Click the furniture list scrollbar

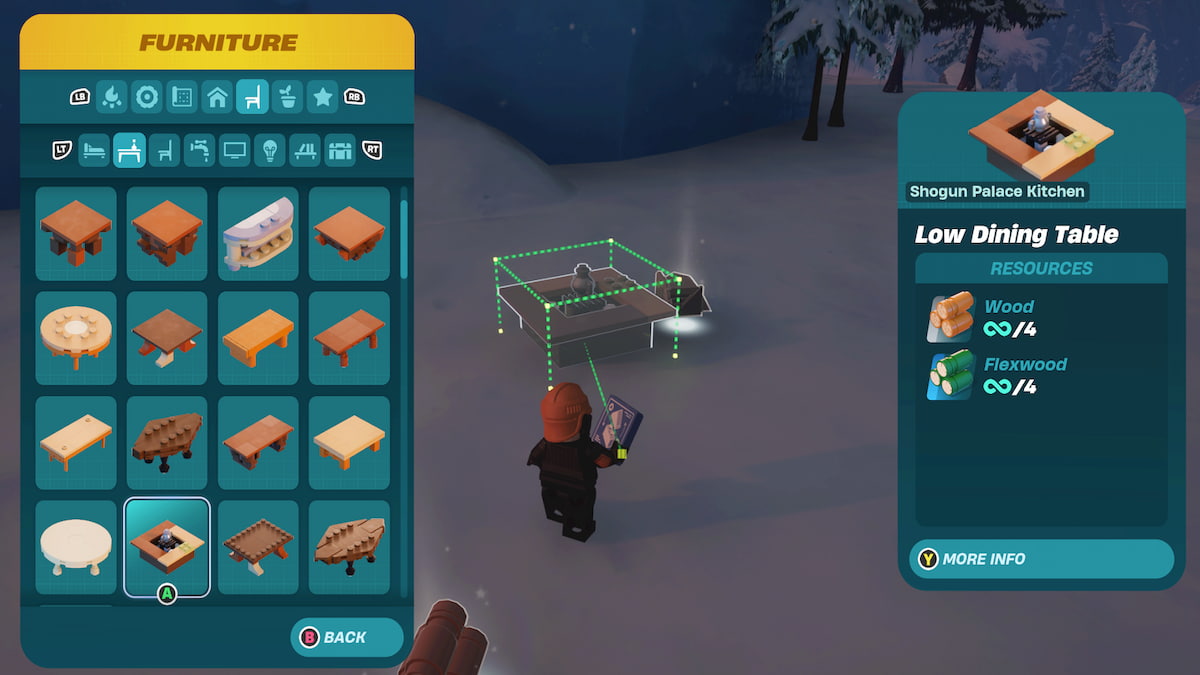coord(404,240)
